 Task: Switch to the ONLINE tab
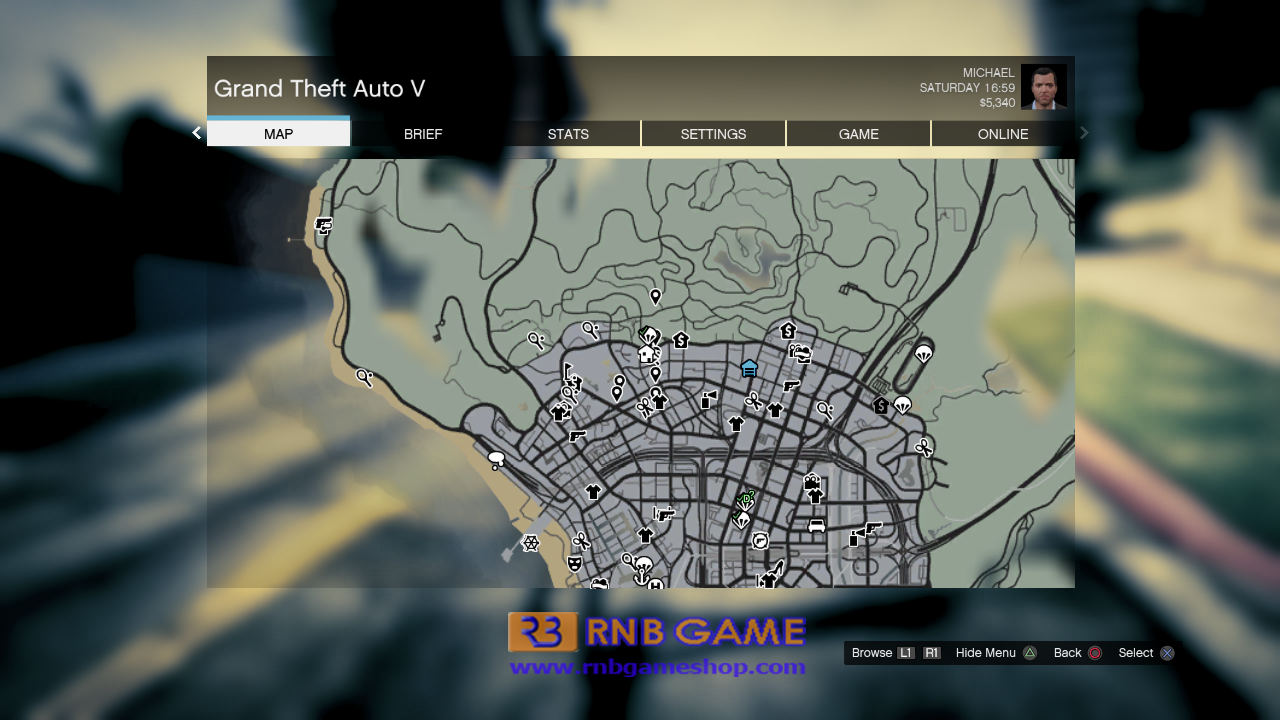click(x=1003, y=134)
